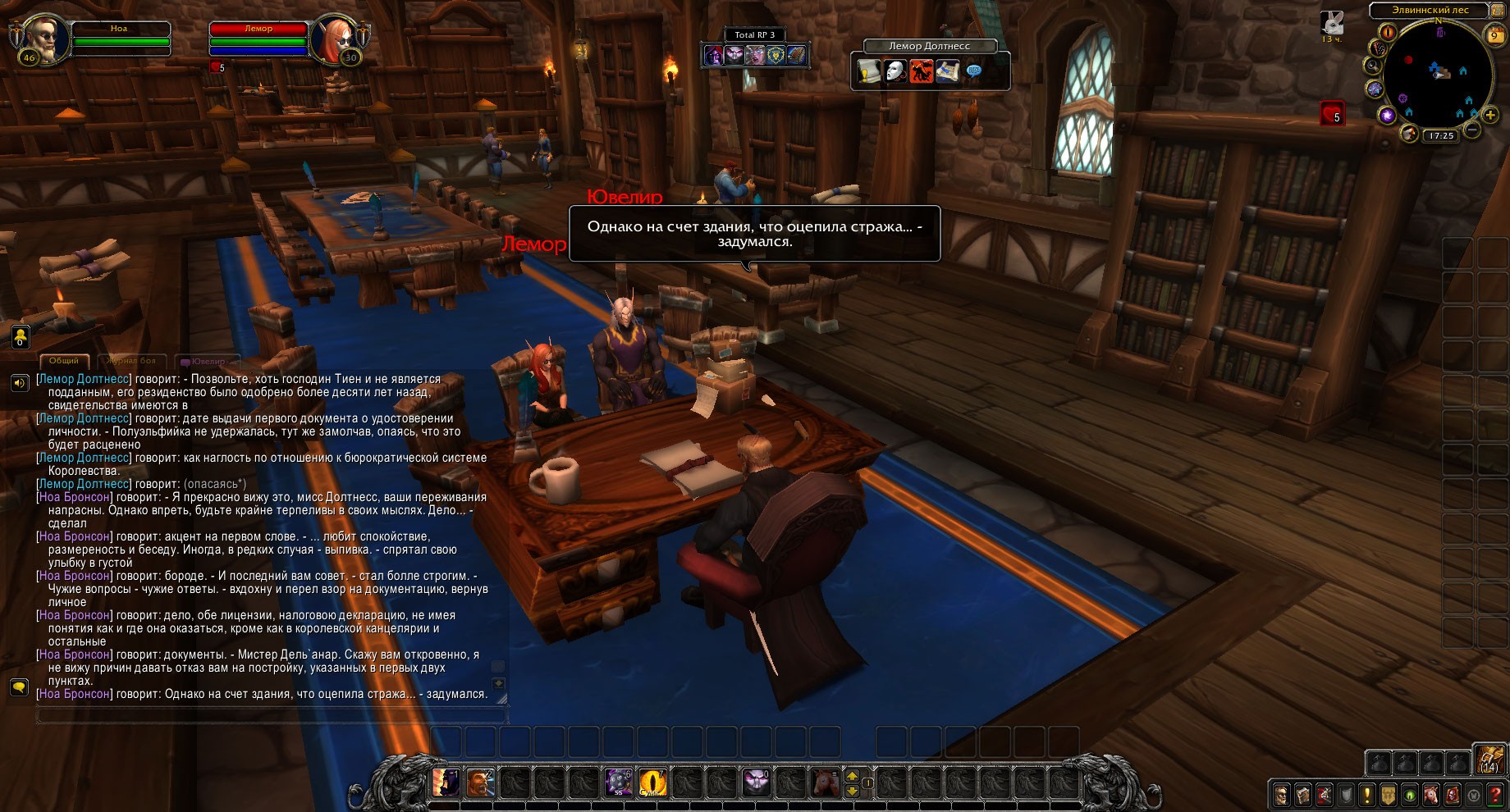Activate the shouting warrior ability in slot 2
This screenshot has height=812, width=1510.
tap(481, 782)
